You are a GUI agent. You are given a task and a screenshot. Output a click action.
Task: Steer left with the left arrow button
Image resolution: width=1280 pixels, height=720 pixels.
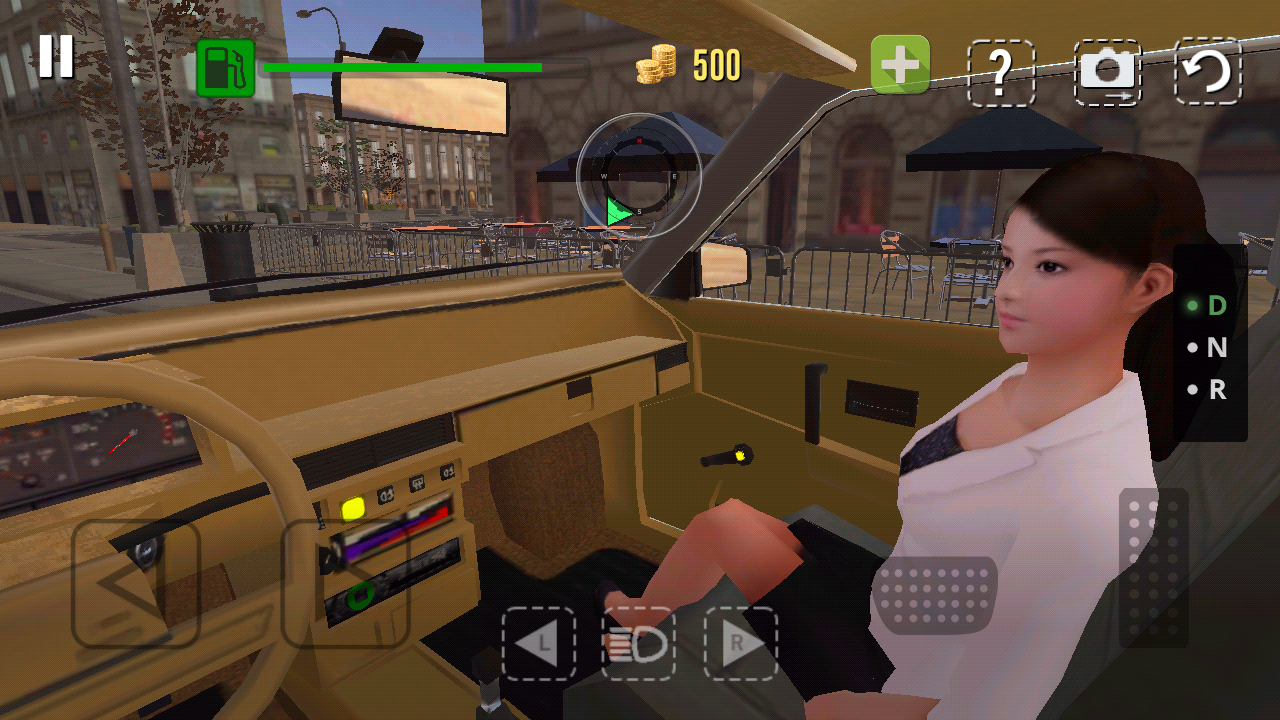[x=136, y=583]
